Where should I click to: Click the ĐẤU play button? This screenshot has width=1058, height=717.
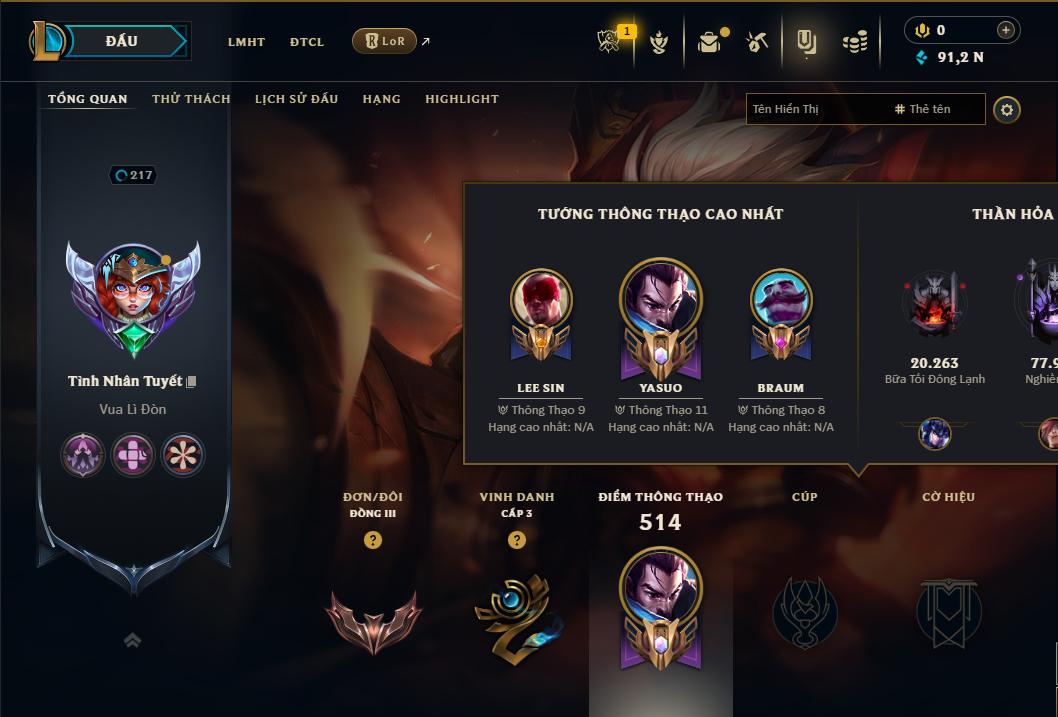point(122,41)
